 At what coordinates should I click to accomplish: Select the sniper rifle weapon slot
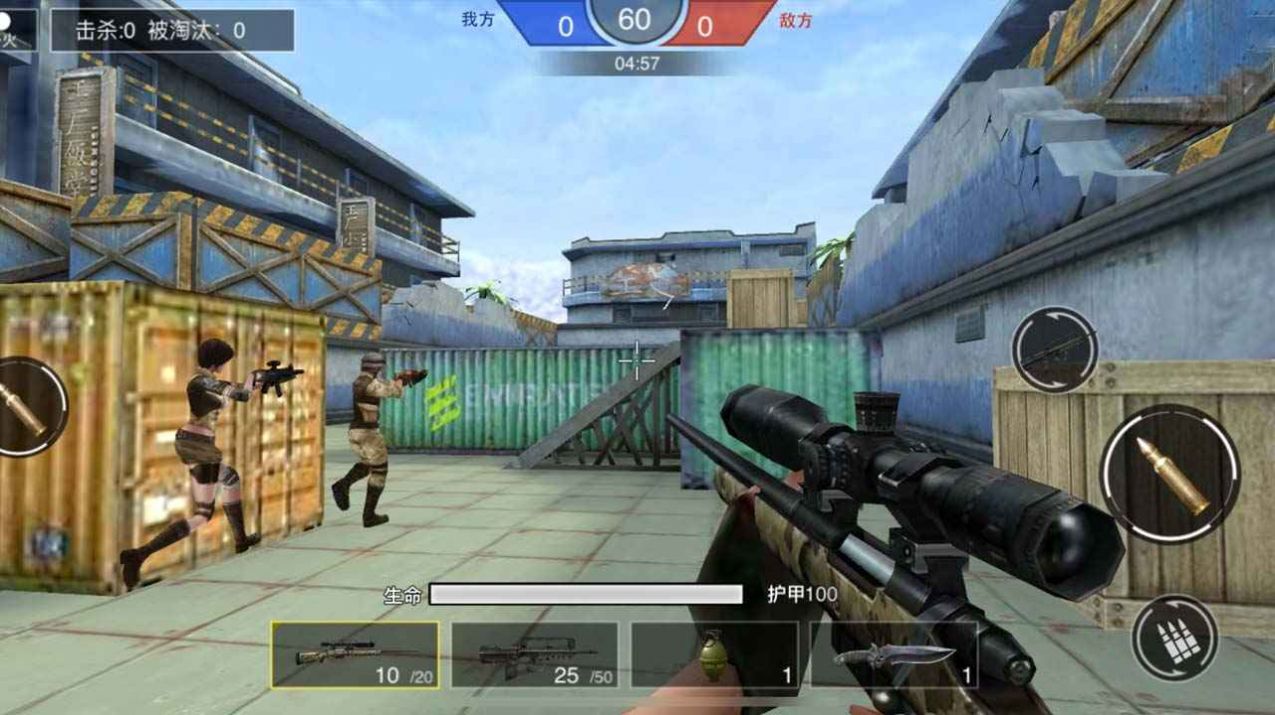(x=355, y=655)
